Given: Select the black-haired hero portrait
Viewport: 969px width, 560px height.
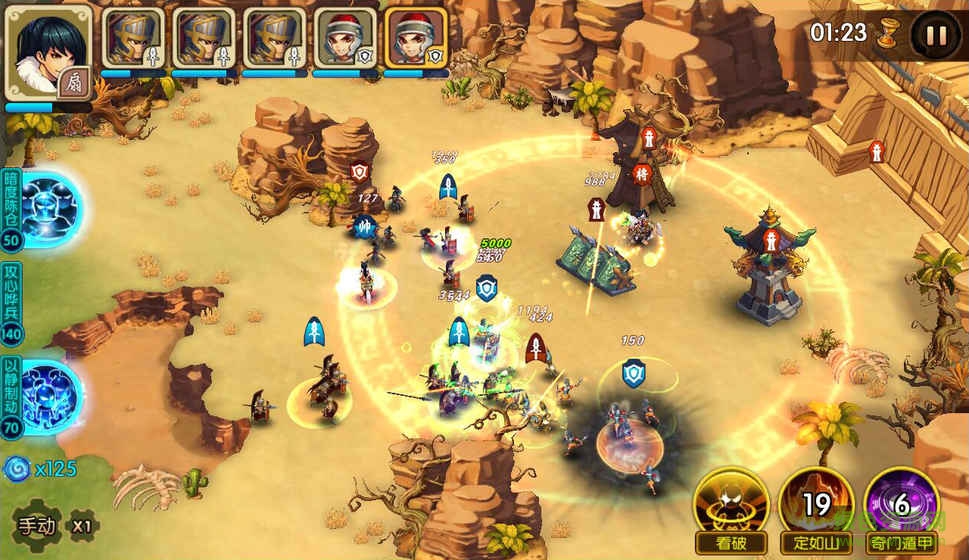Looking at the screenshot, I should tap(49, 52).
